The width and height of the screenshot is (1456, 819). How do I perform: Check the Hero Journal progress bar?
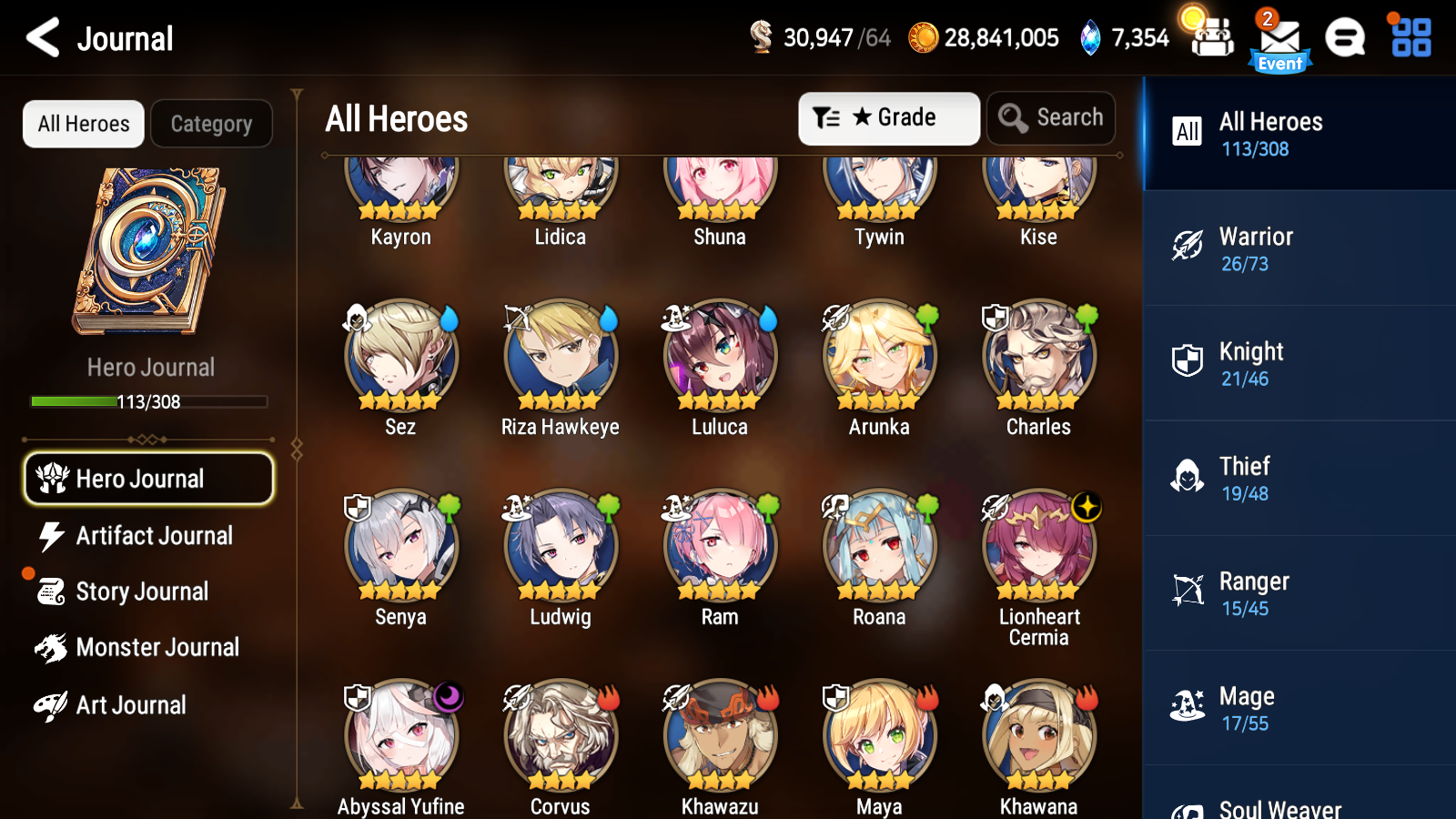tap(148, 401)
